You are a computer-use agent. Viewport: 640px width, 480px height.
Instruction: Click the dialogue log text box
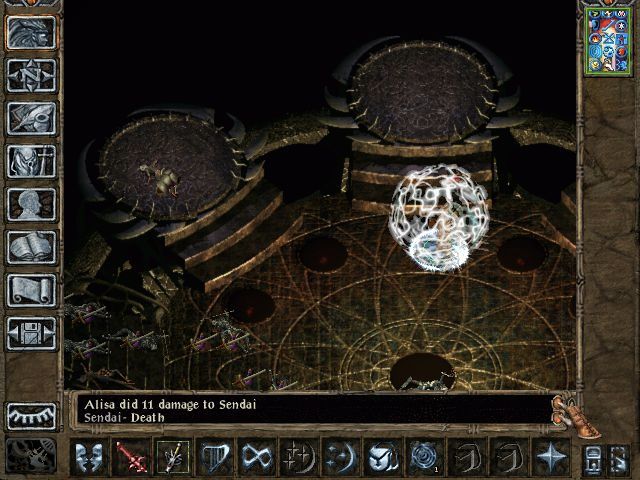pyautogui.click(x=310, y=406)
